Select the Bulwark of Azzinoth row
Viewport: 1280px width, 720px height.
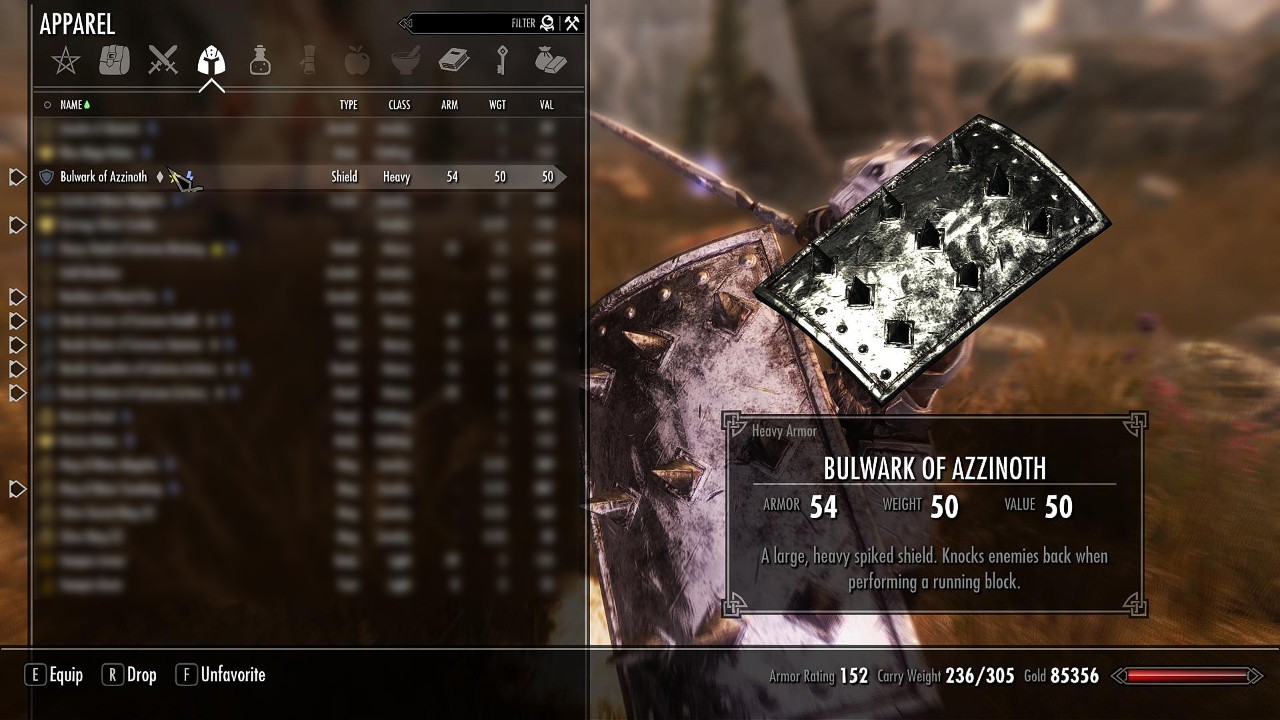[104, 177]
